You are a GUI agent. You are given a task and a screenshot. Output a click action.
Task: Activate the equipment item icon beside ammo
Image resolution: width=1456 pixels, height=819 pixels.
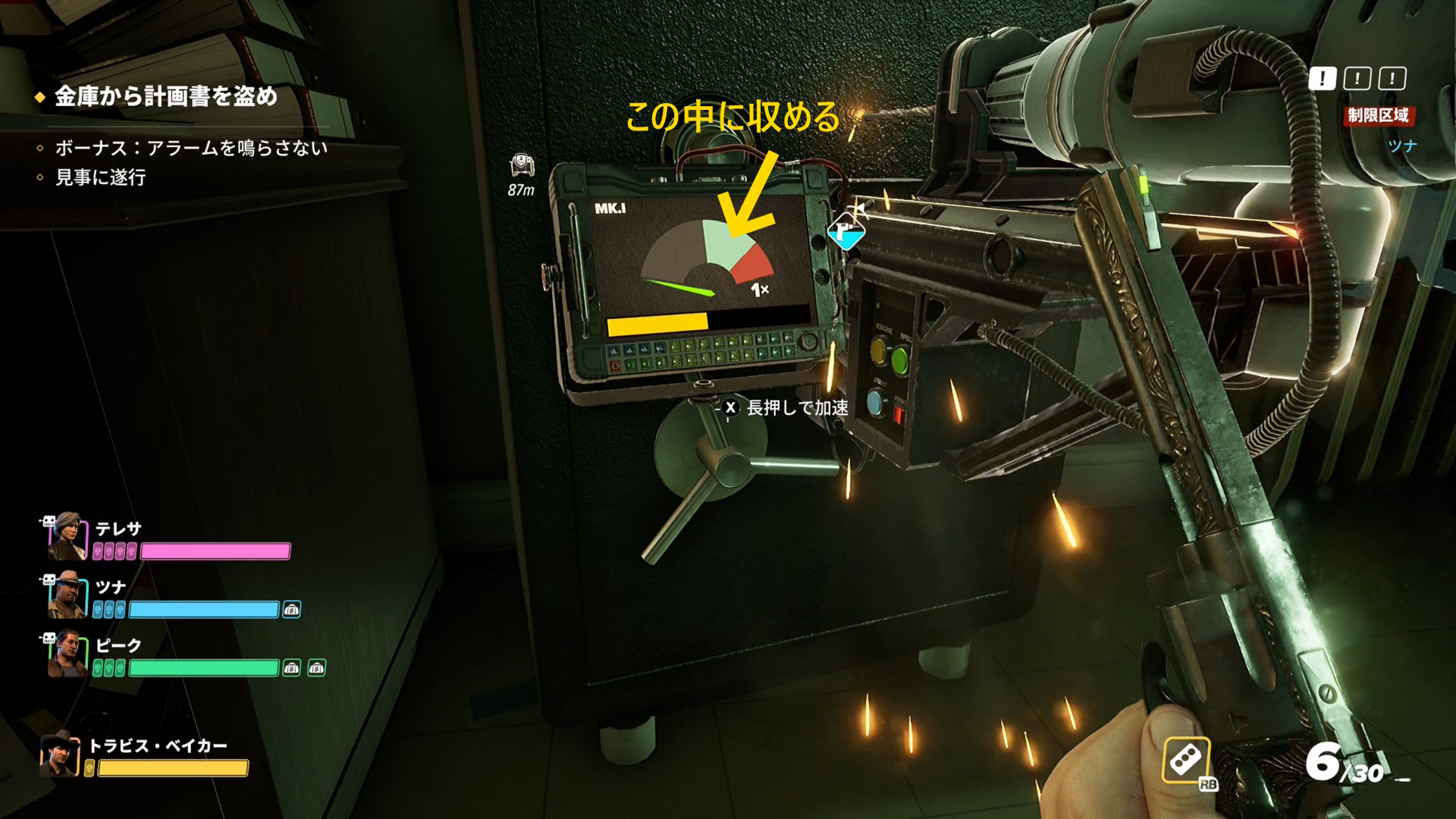1186,760
